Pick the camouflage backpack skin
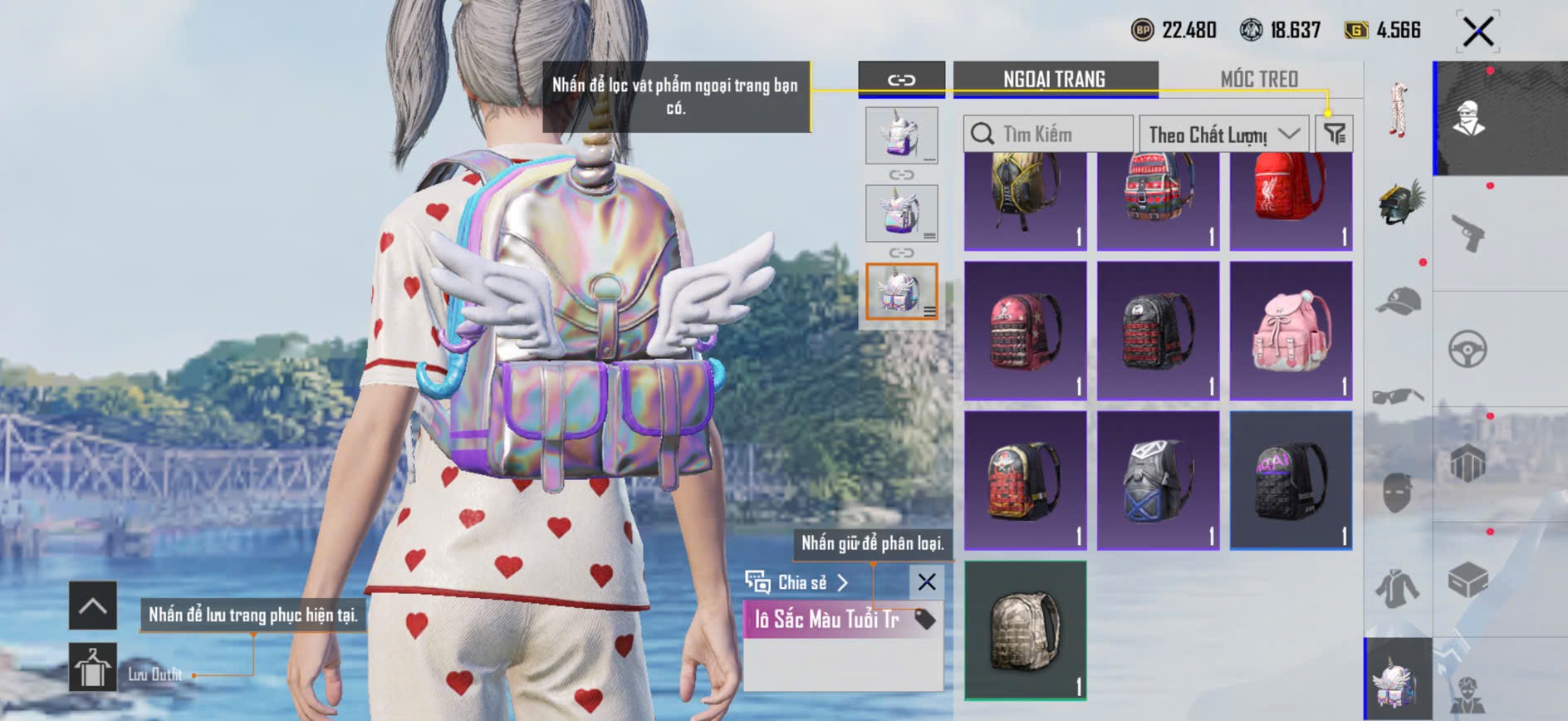 coord(1025,630)
